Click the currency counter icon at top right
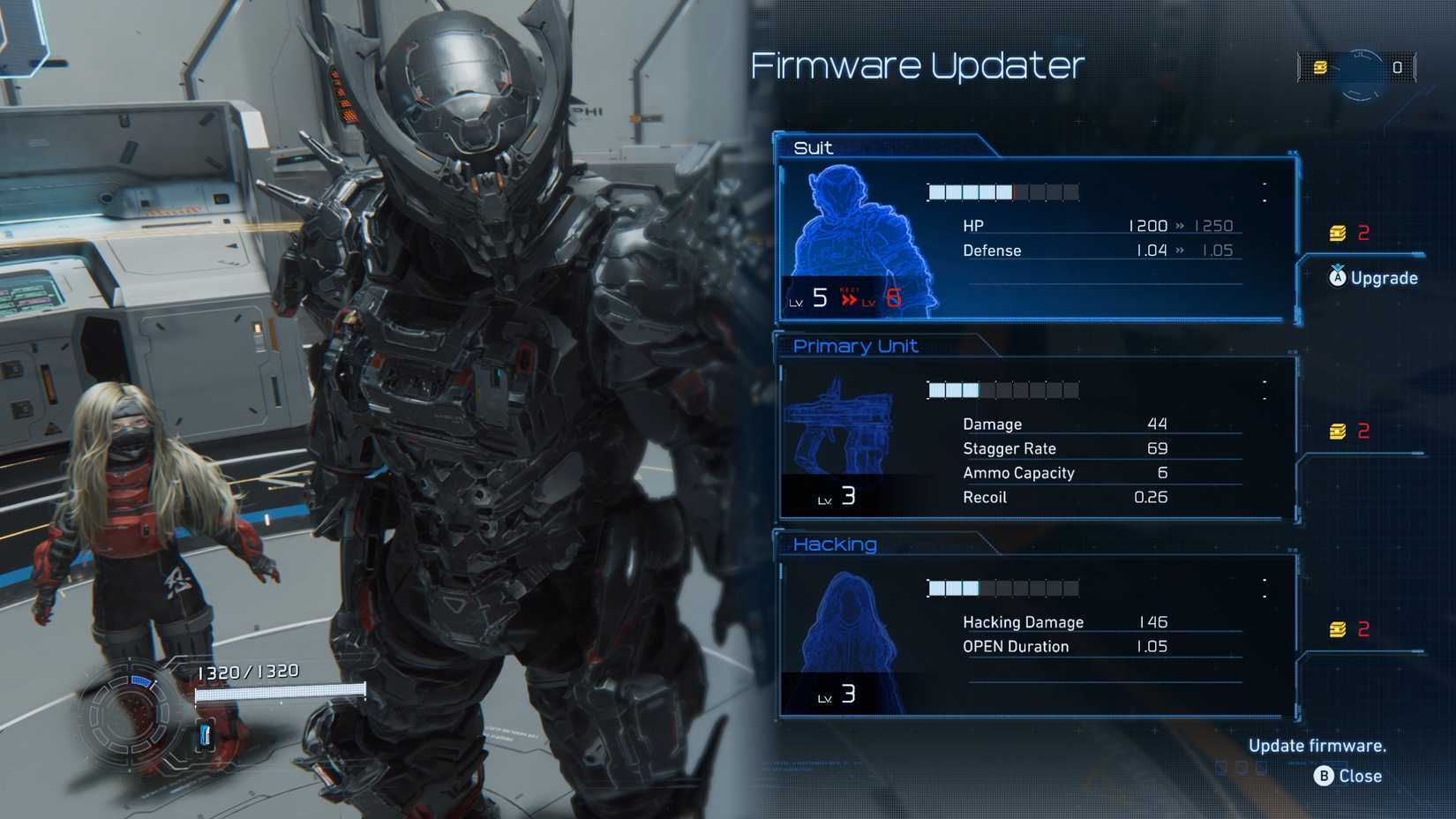 (1322, 67)
